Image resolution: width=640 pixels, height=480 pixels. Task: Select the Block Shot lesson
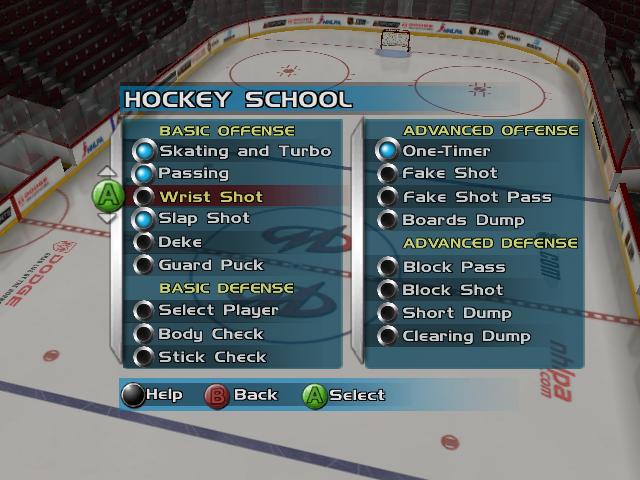pyautogui.click(x=453, y=290)
